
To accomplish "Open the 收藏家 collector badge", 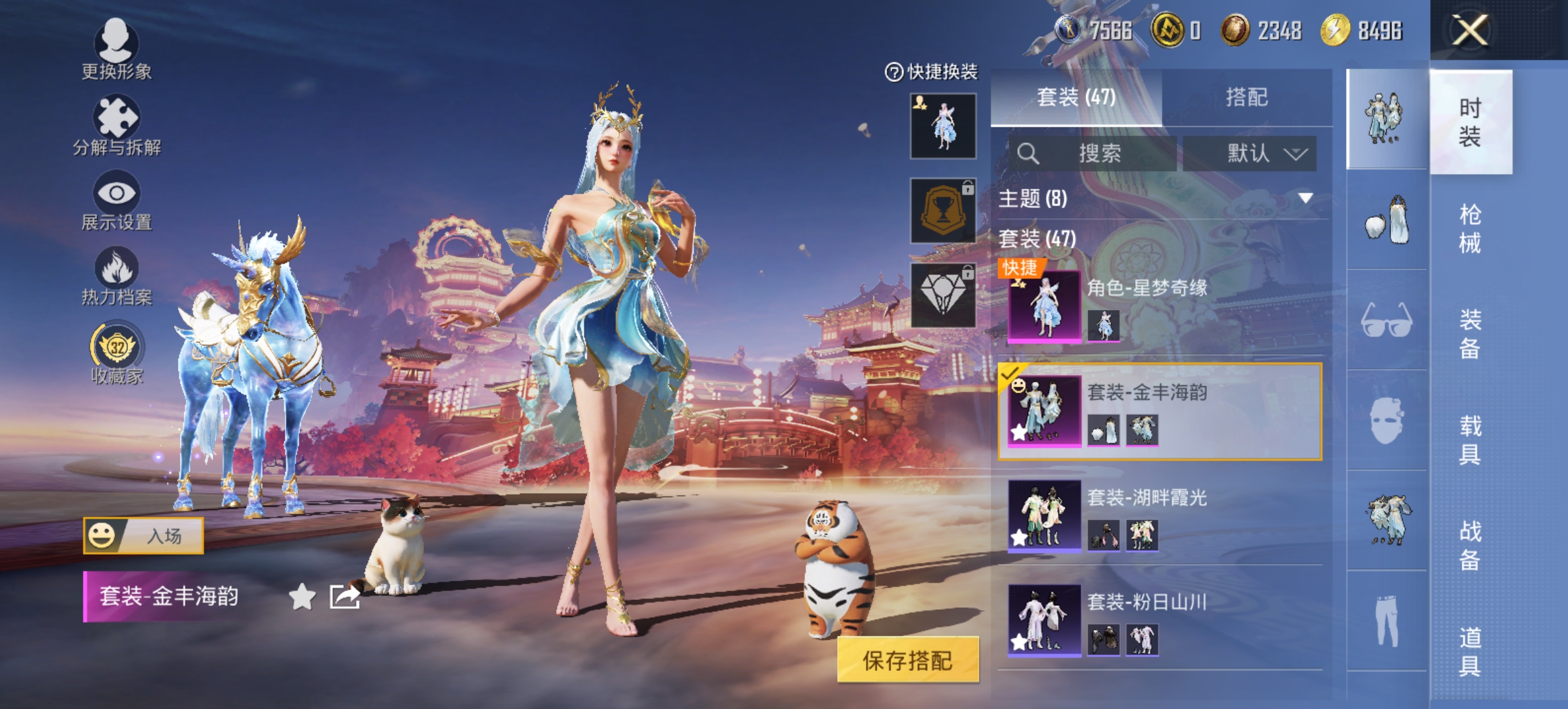I will pos(116,352).
